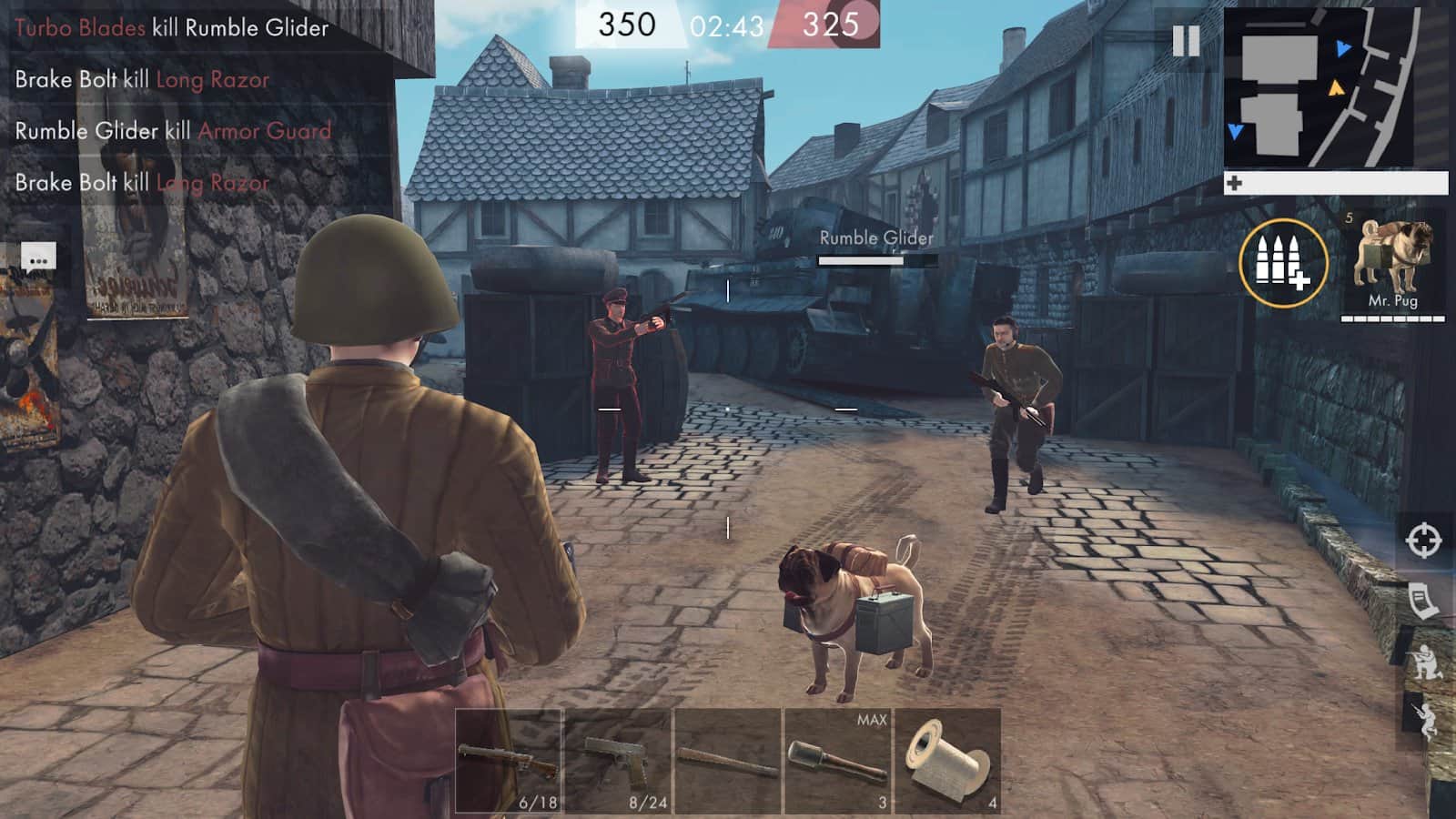Select the SMG weapon slot showing 6/18

[x=510, y=760]
